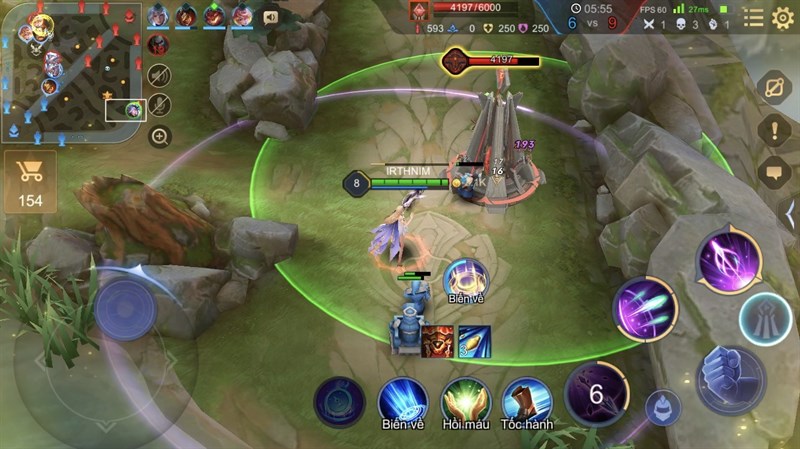Show the scoreboard list icon
The image size is (800, 449).
753,17
